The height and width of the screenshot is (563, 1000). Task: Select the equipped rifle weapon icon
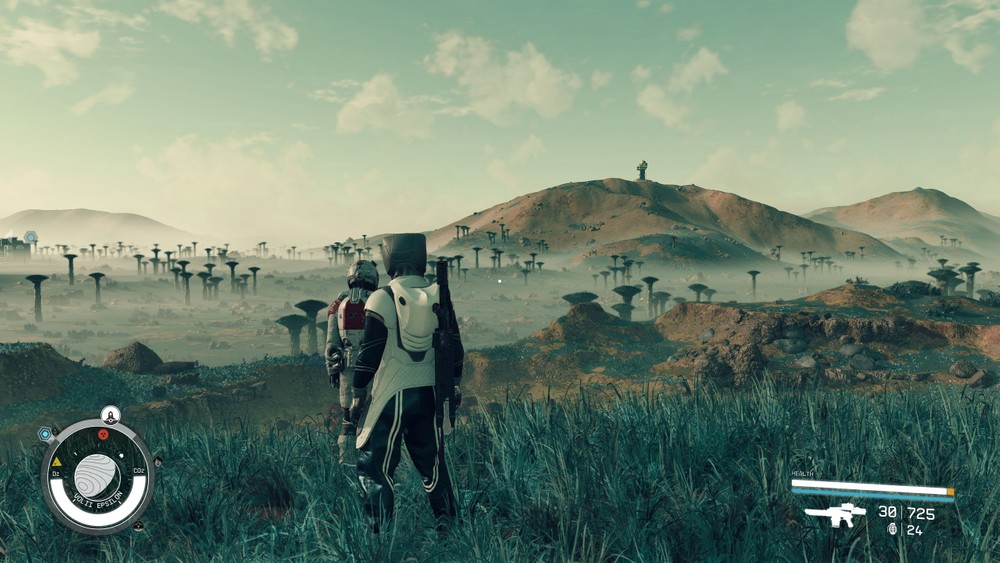click(x=835, y=514)
